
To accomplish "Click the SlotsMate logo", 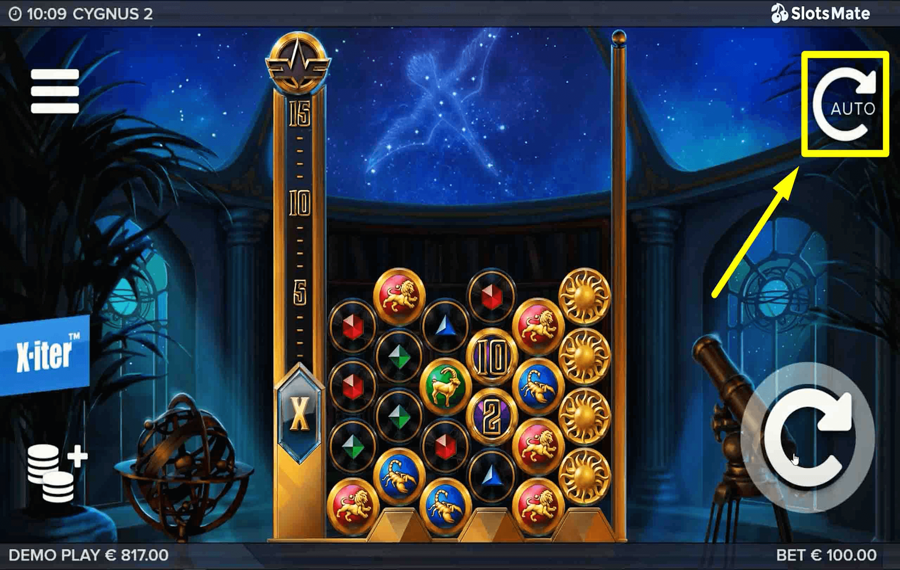I will (x=820, y=13).
